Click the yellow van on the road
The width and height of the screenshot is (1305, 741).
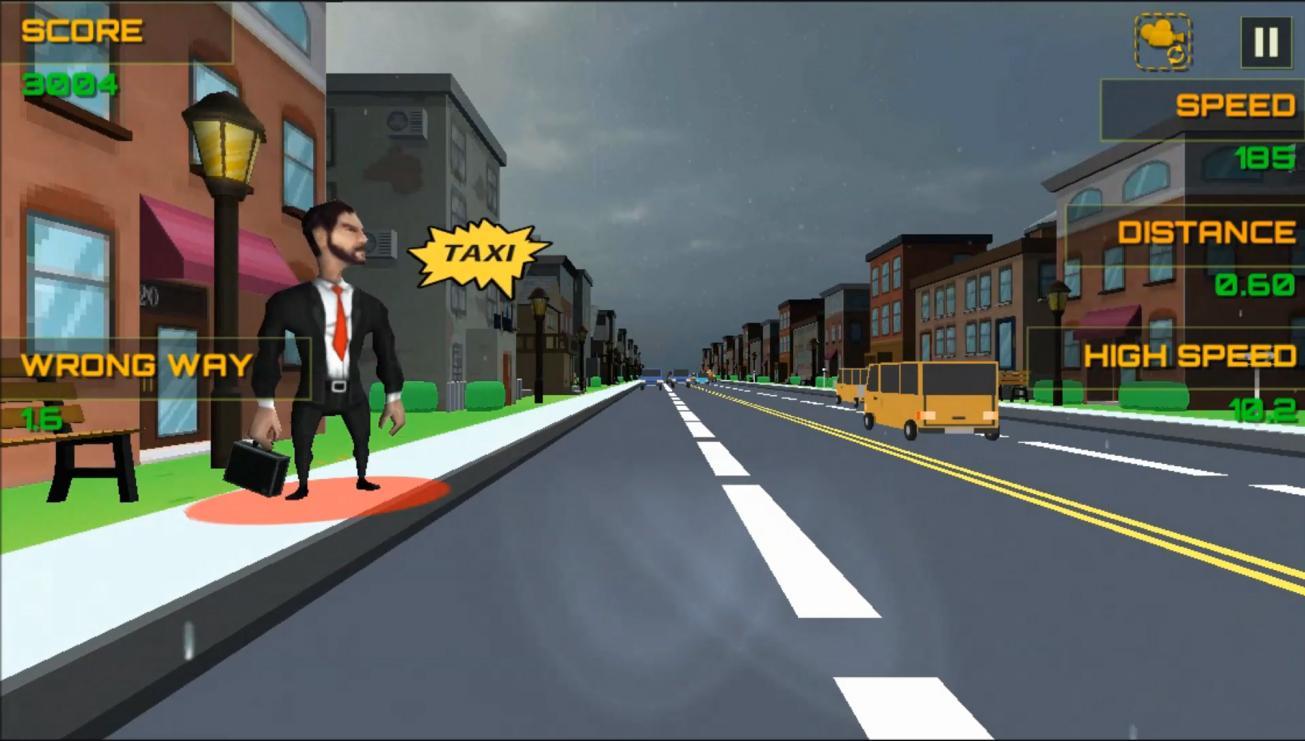pos(930,395)
